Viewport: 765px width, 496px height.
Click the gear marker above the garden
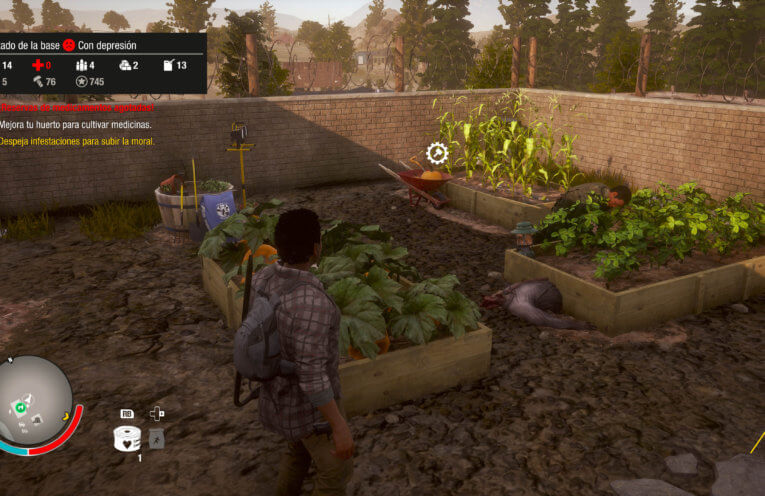coord(437,153)
